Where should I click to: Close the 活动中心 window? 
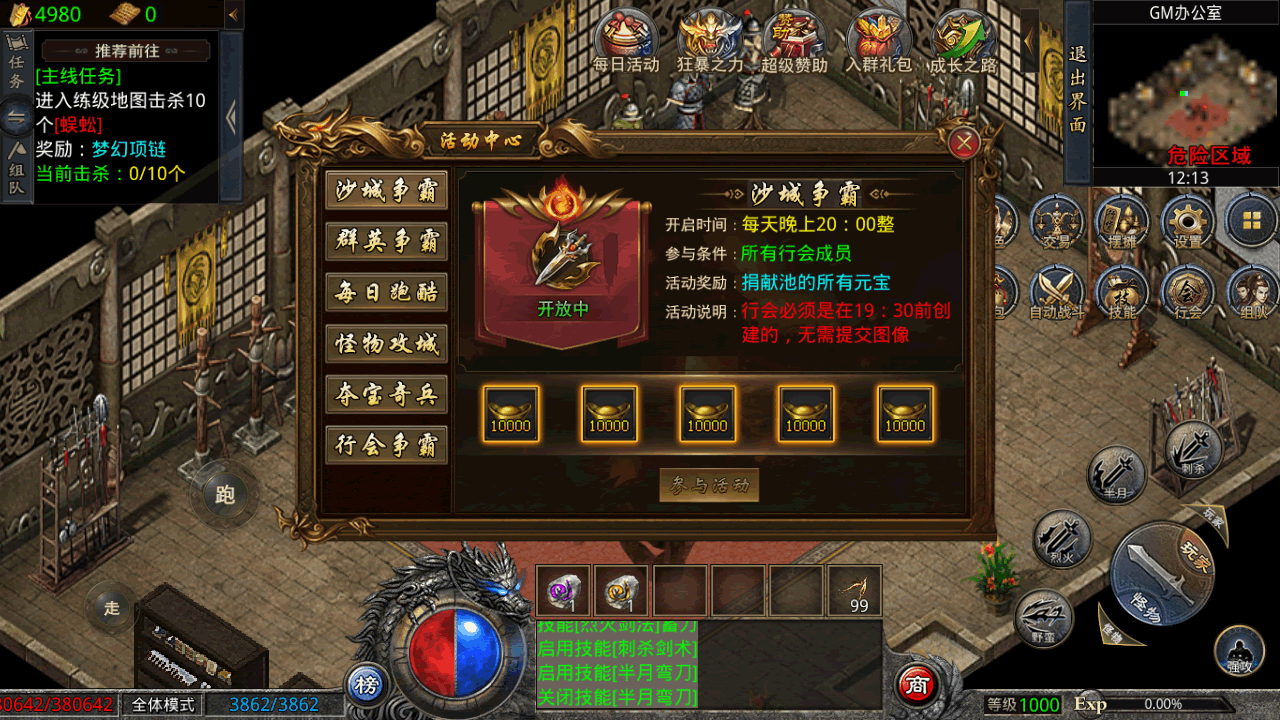pos(964,144)
